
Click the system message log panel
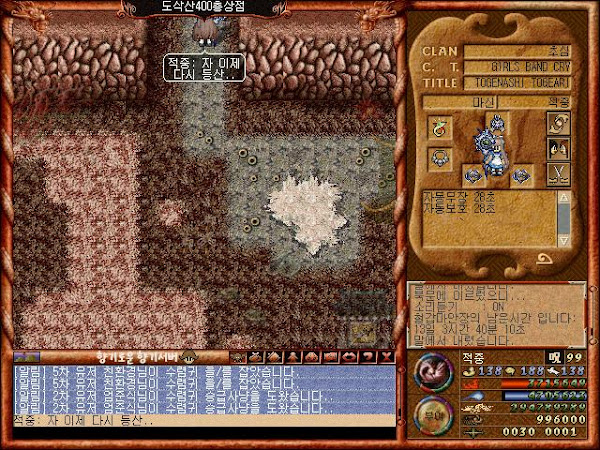click(x=495, y=313)
